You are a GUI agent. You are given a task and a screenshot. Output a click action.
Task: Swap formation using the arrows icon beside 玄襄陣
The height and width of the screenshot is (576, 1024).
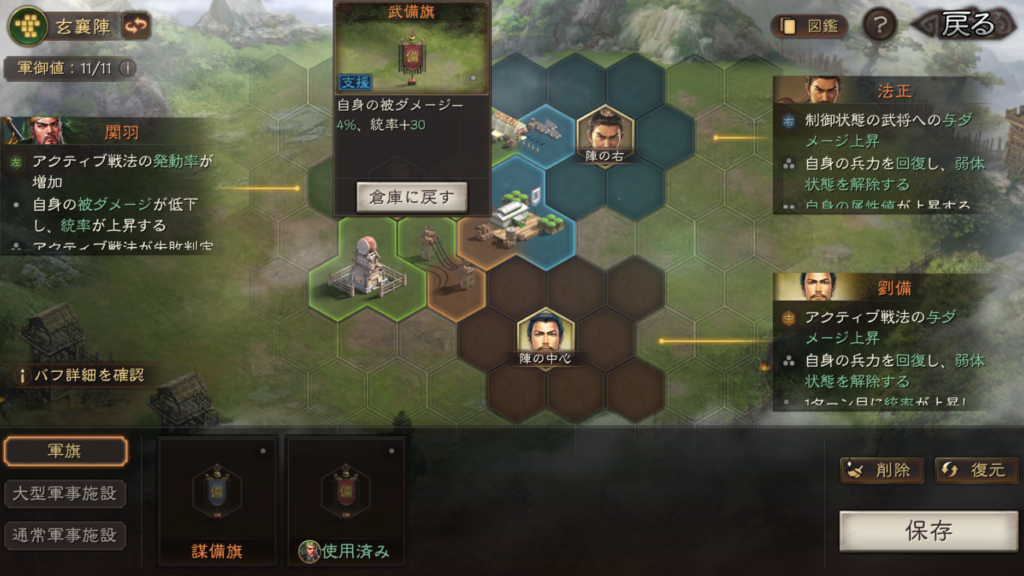pyautogui.click(x=136, y=26)
